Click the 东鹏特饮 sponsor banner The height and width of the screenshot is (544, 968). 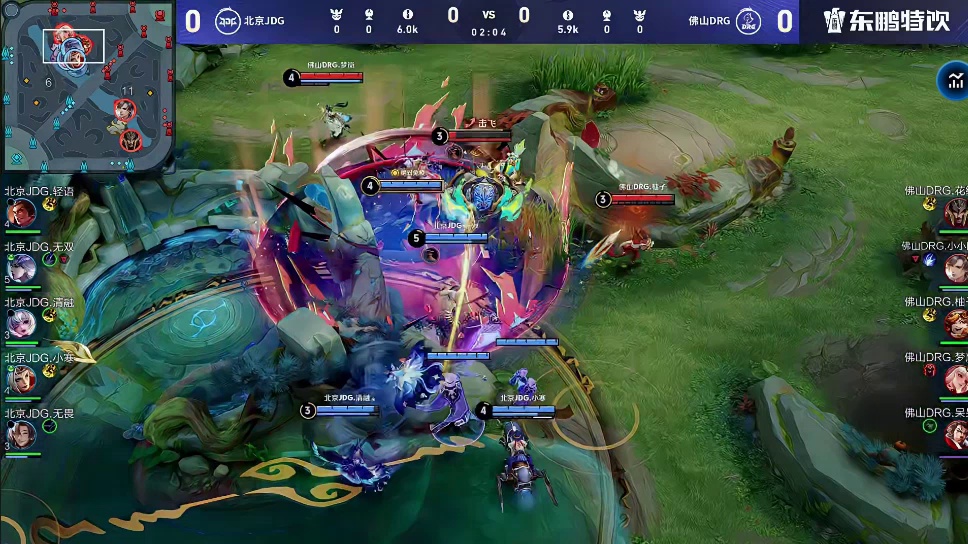(x=886, y=21)
